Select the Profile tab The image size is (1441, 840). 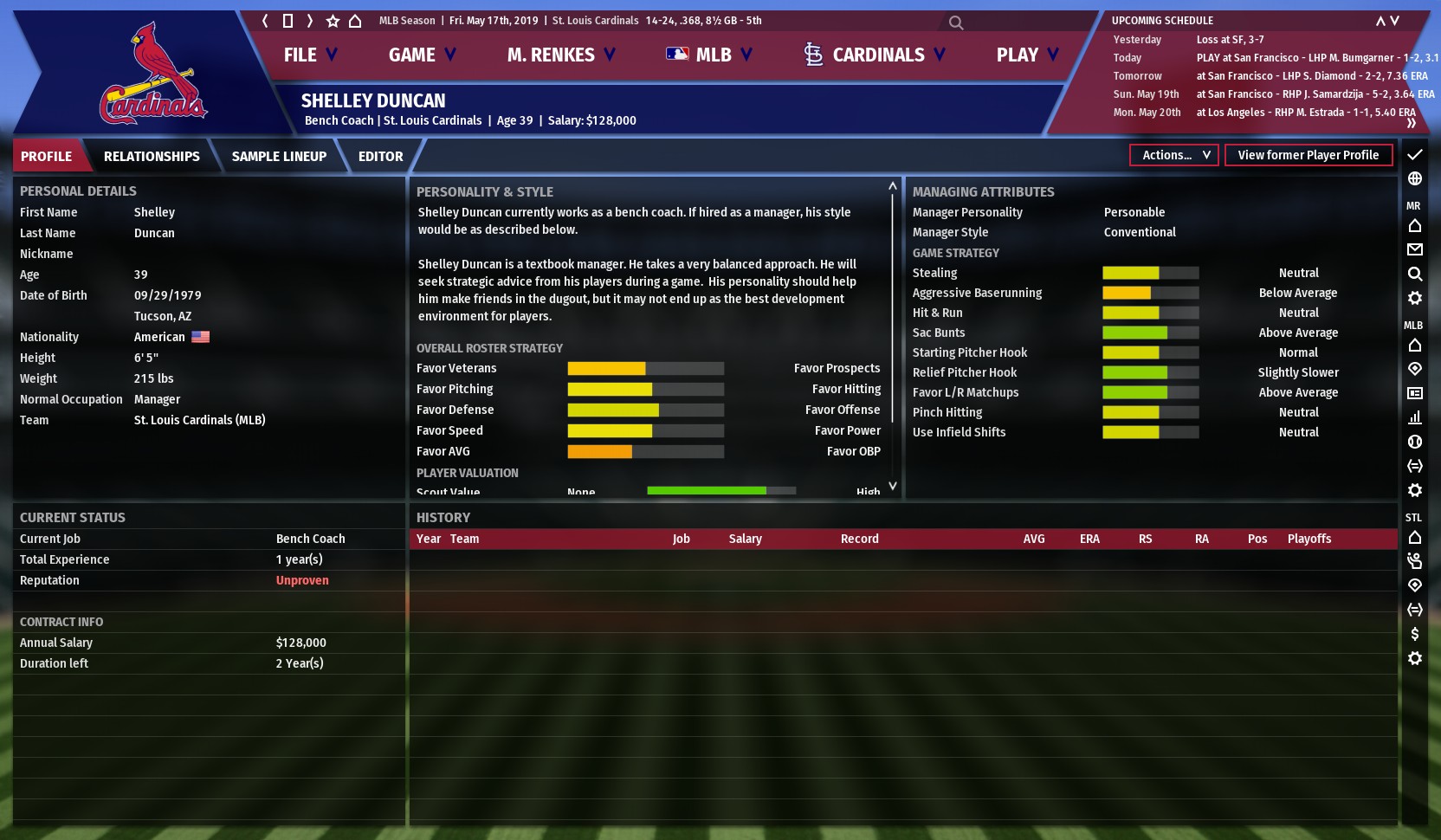click(x=47, y=157)
